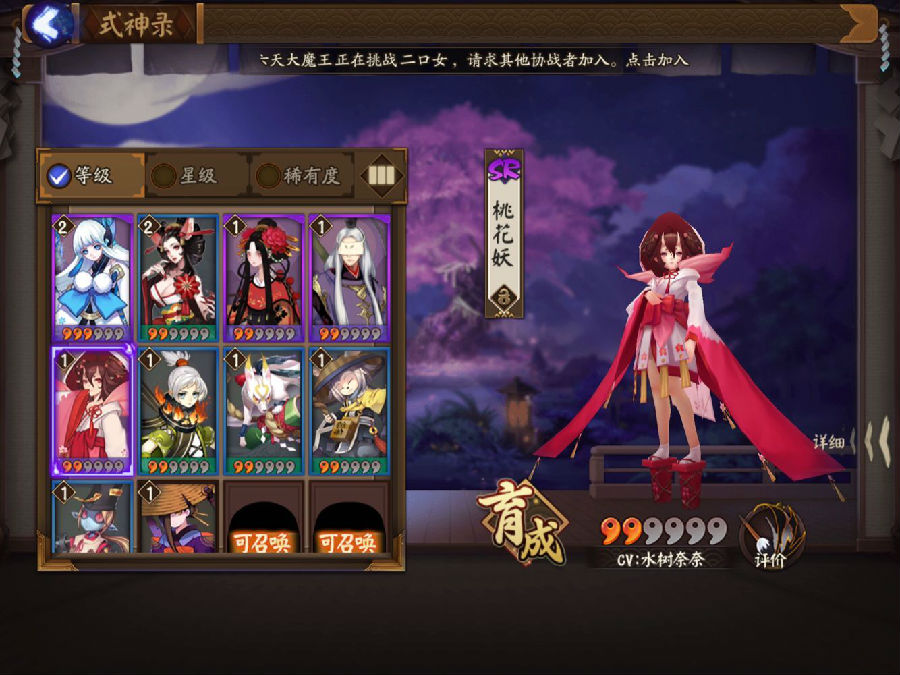Screen dimensions: 900x675
Task: Select the white fox shikigami card
Action: 264,410
